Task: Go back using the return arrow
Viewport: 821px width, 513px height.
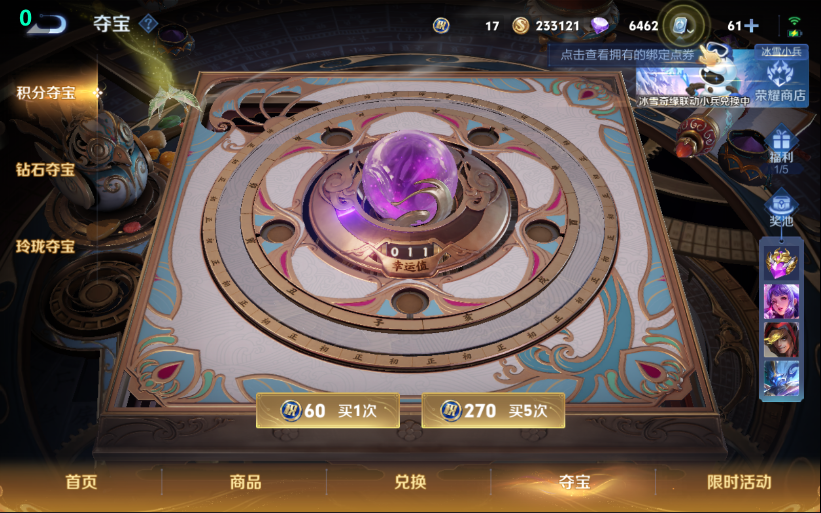Action: point(45,23)
